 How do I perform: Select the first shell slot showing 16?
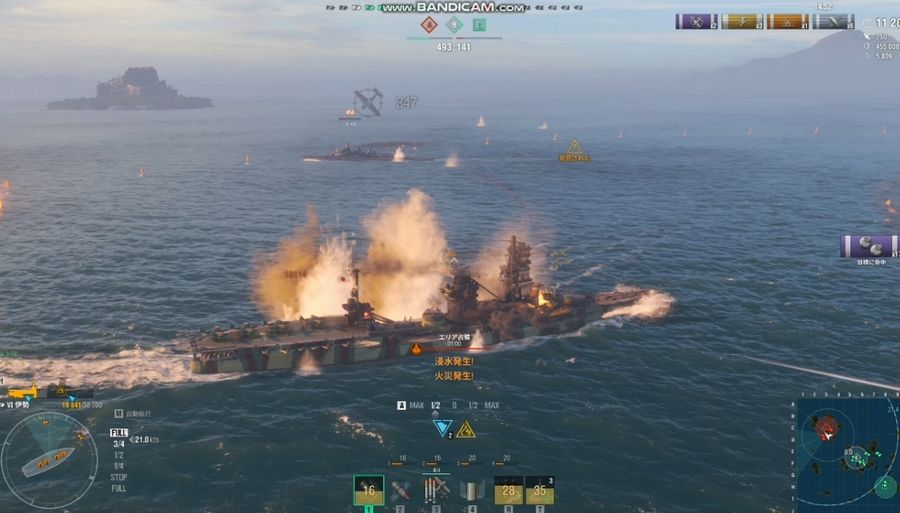pos(368,490)
